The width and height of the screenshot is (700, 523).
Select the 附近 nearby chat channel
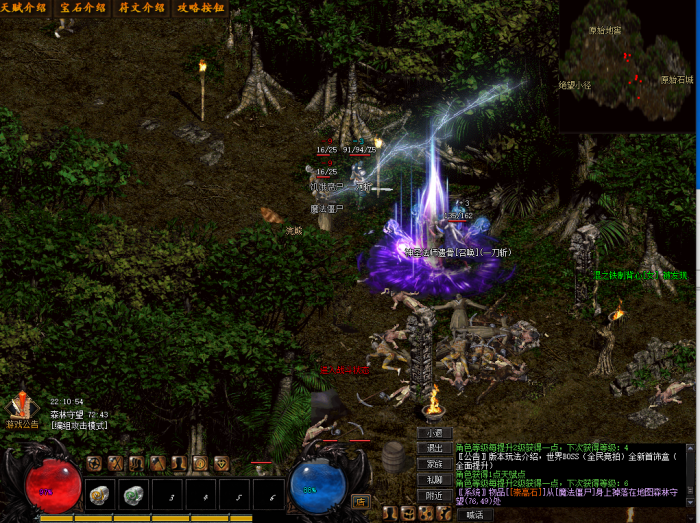coord(434,496)
